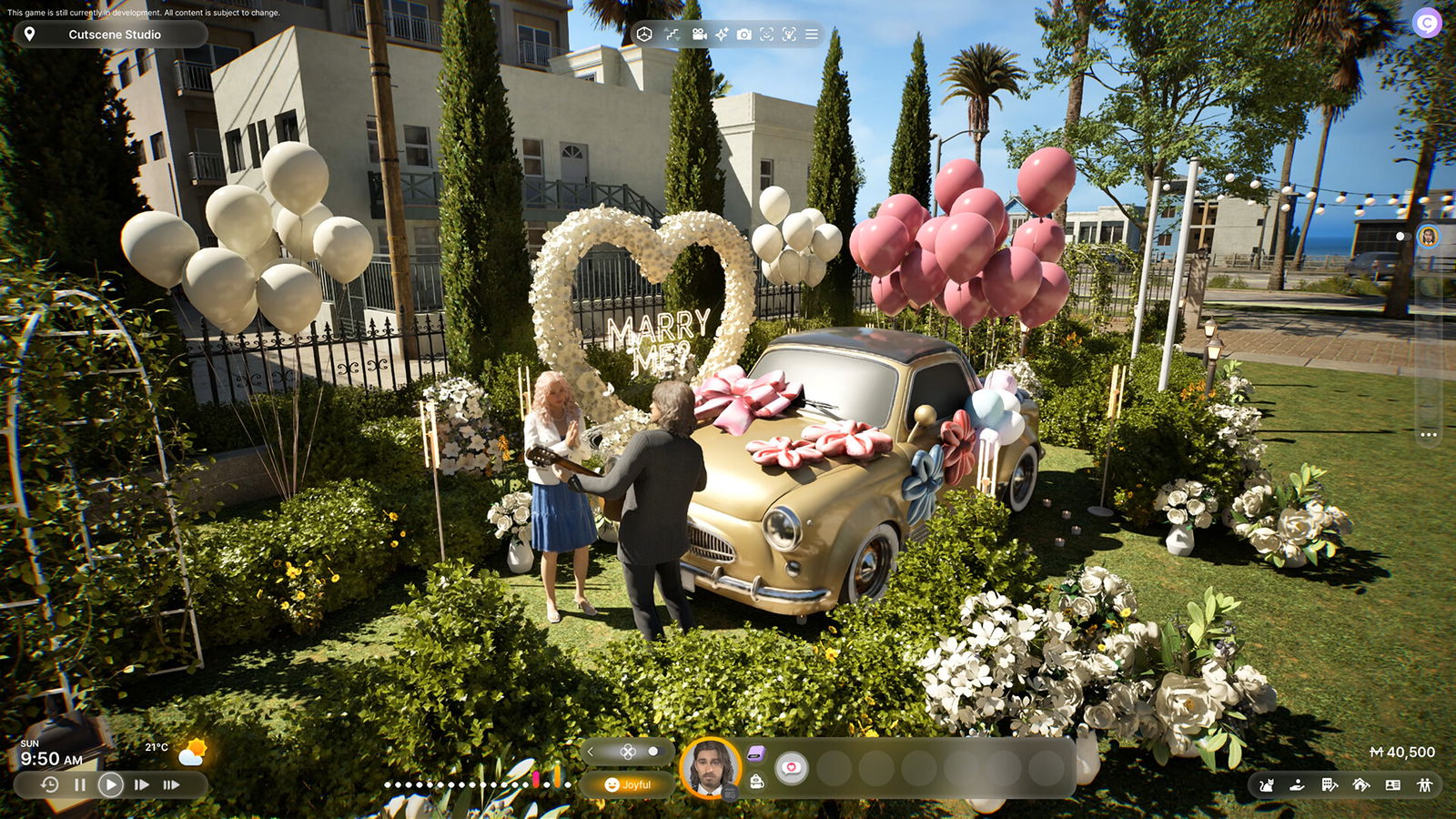
Task: Click the body motion capture icon
Action: click(789, 35)
